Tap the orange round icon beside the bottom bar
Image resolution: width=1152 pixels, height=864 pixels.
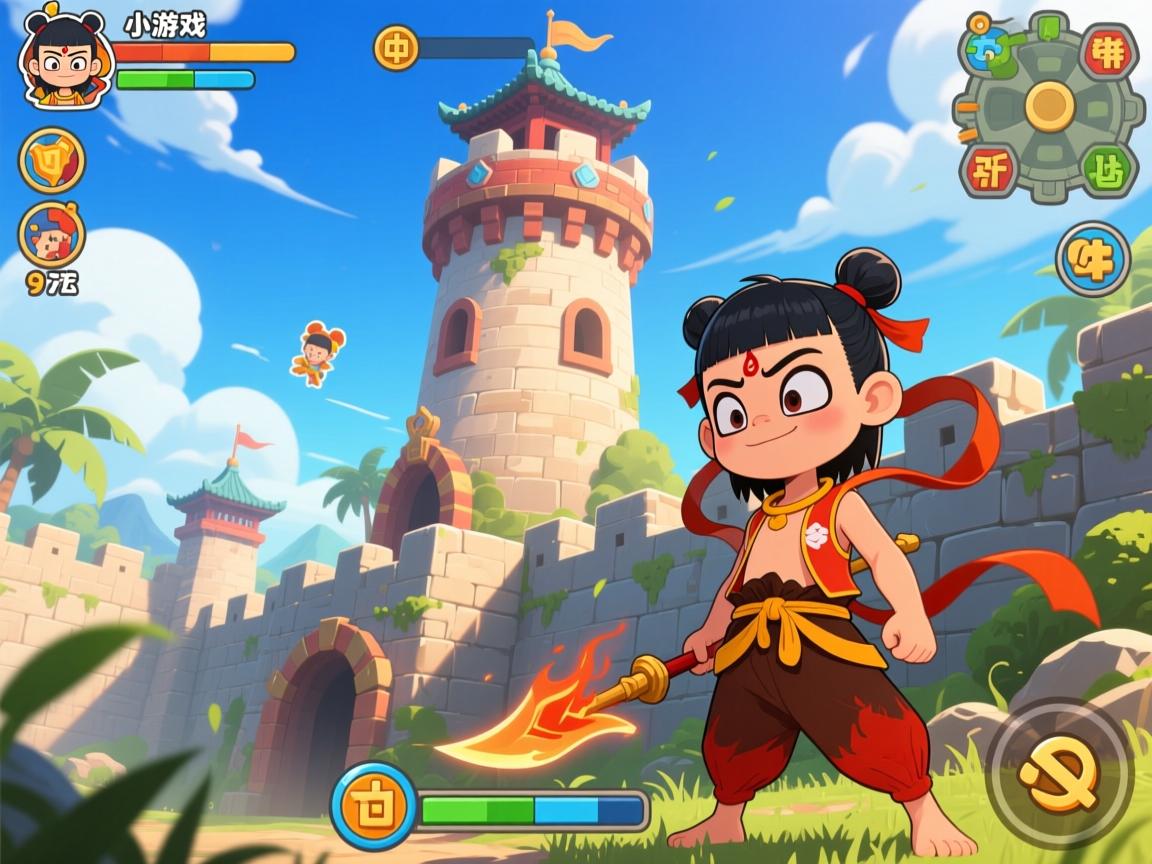(372, 807)
